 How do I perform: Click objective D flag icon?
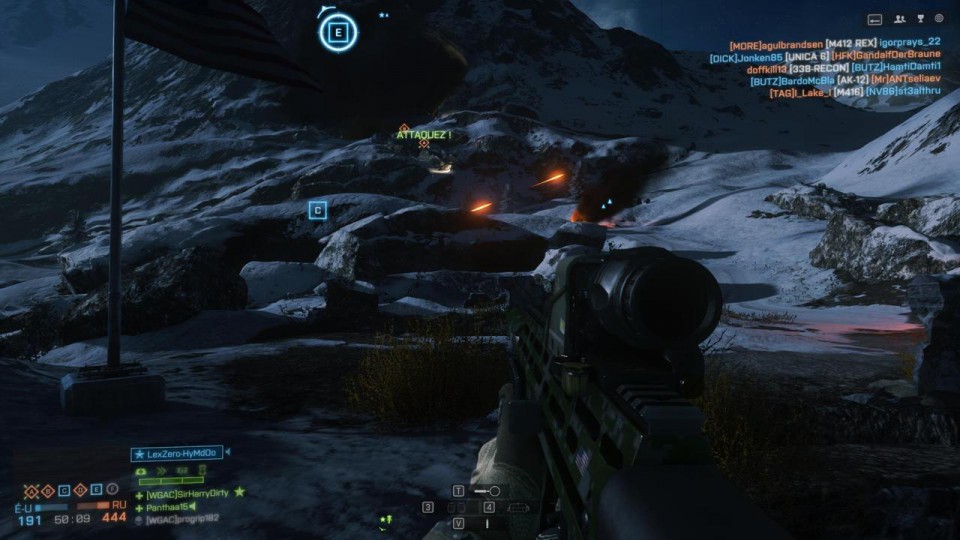80,490
